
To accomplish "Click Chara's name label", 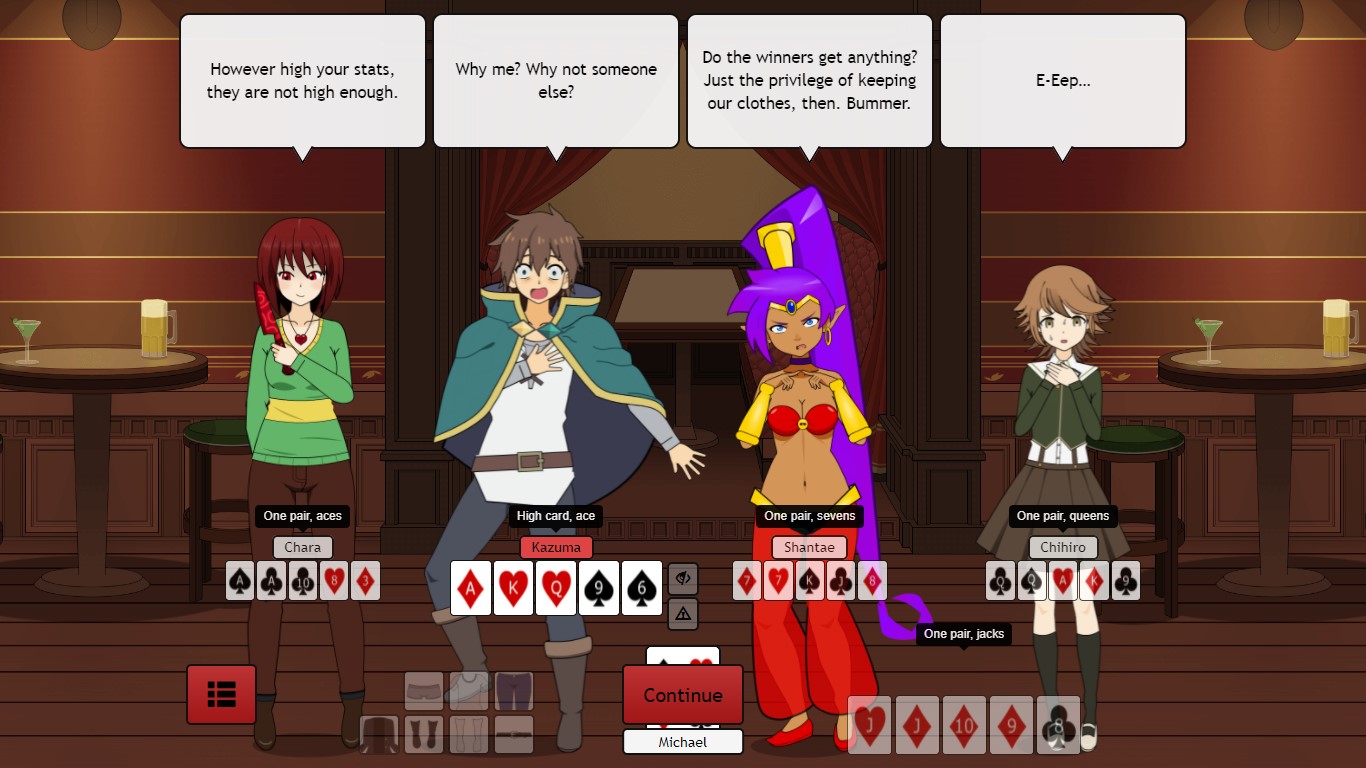I will tap(302, 547).
